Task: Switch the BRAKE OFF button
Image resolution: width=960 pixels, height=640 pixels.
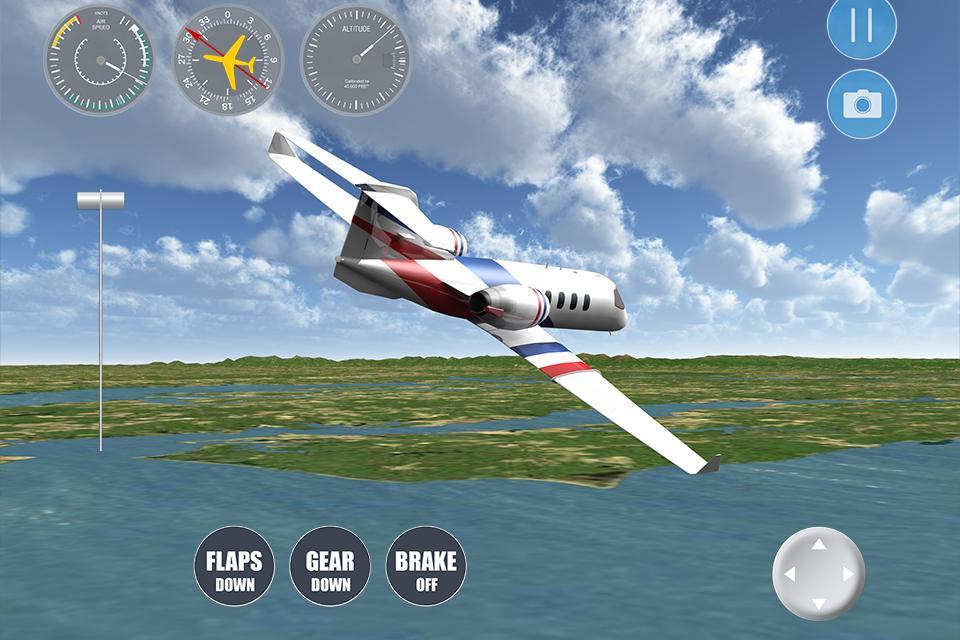Action: [426, 566]
